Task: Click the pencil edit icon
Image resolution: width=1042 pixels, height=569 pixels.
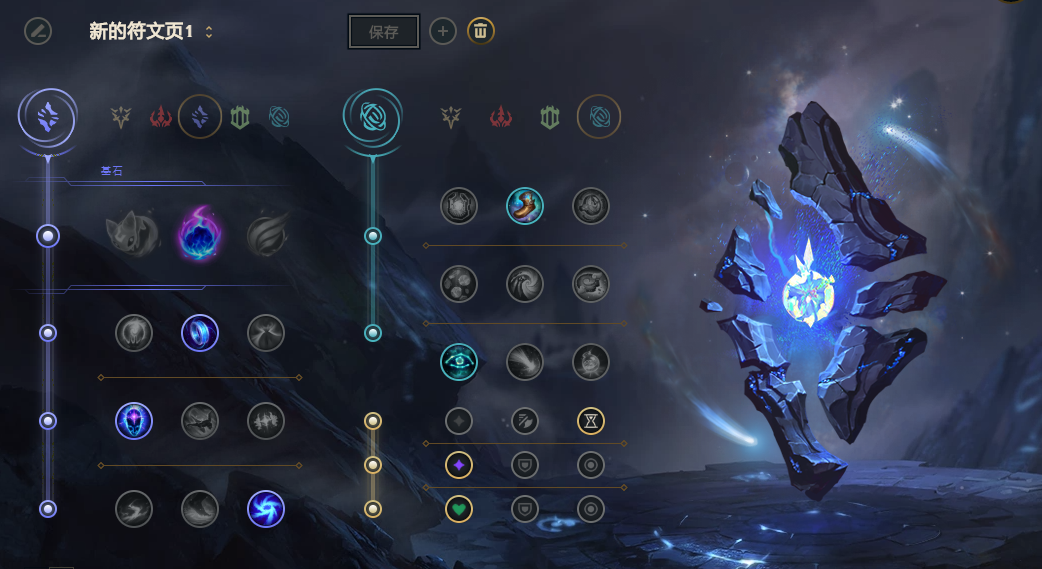Action: pos(38,31)
